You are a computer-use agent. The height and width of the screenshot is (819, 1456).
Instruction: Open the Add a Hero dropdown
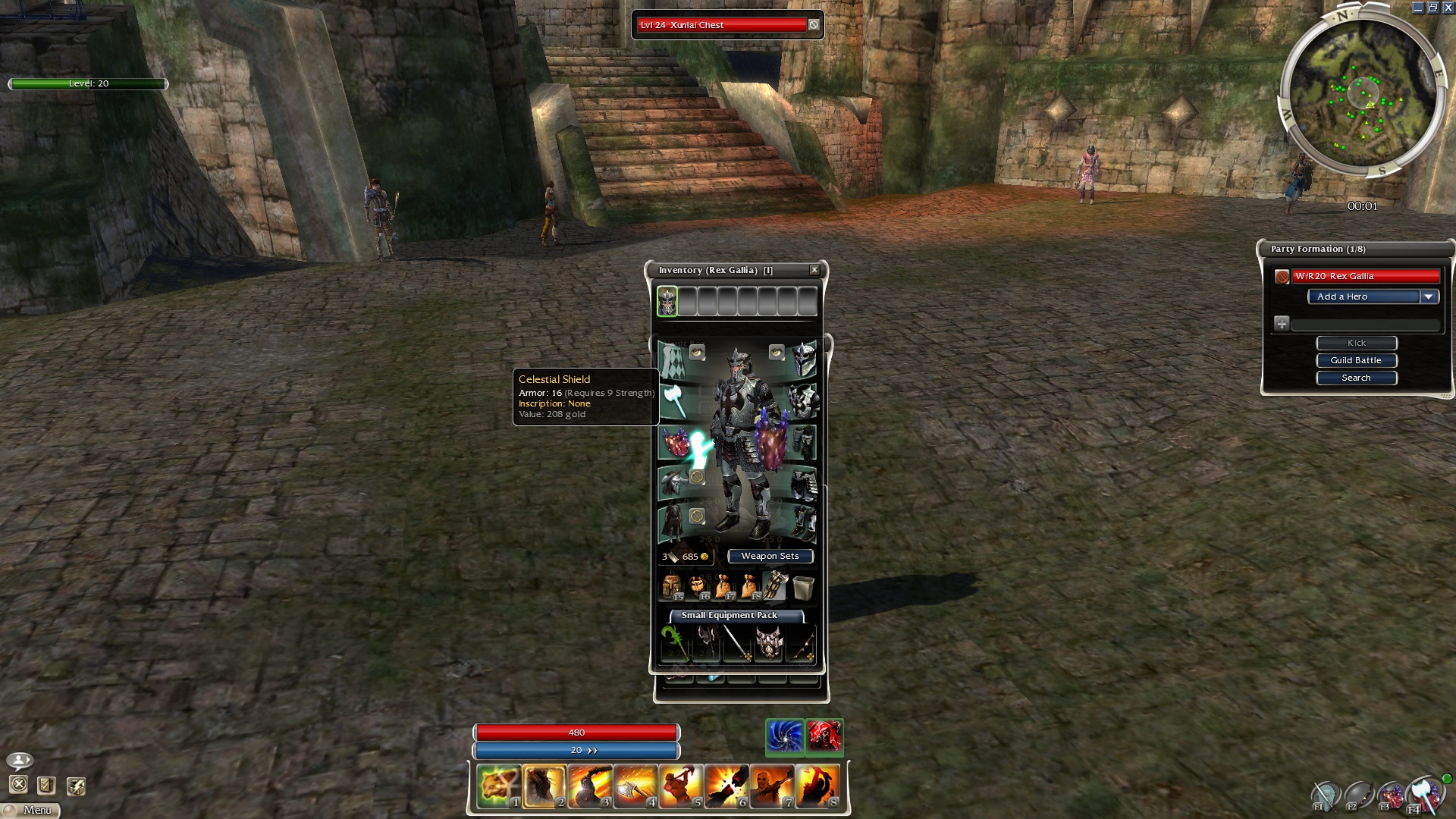pyautogui.click(x=1428, y=297)
